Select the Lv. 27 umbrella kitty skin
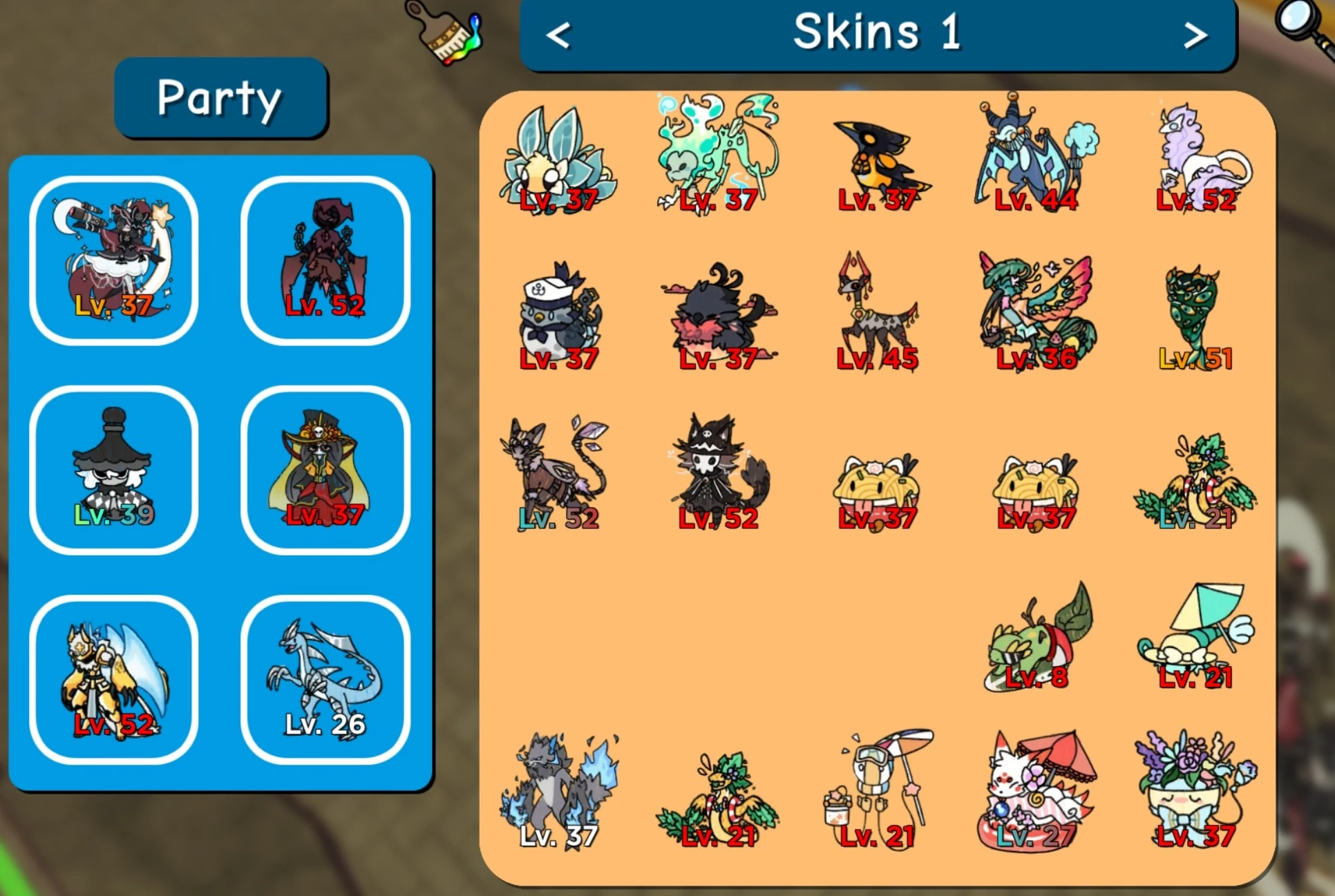The width and height of the screenshot is (1335, 896). pos(1036,788)
